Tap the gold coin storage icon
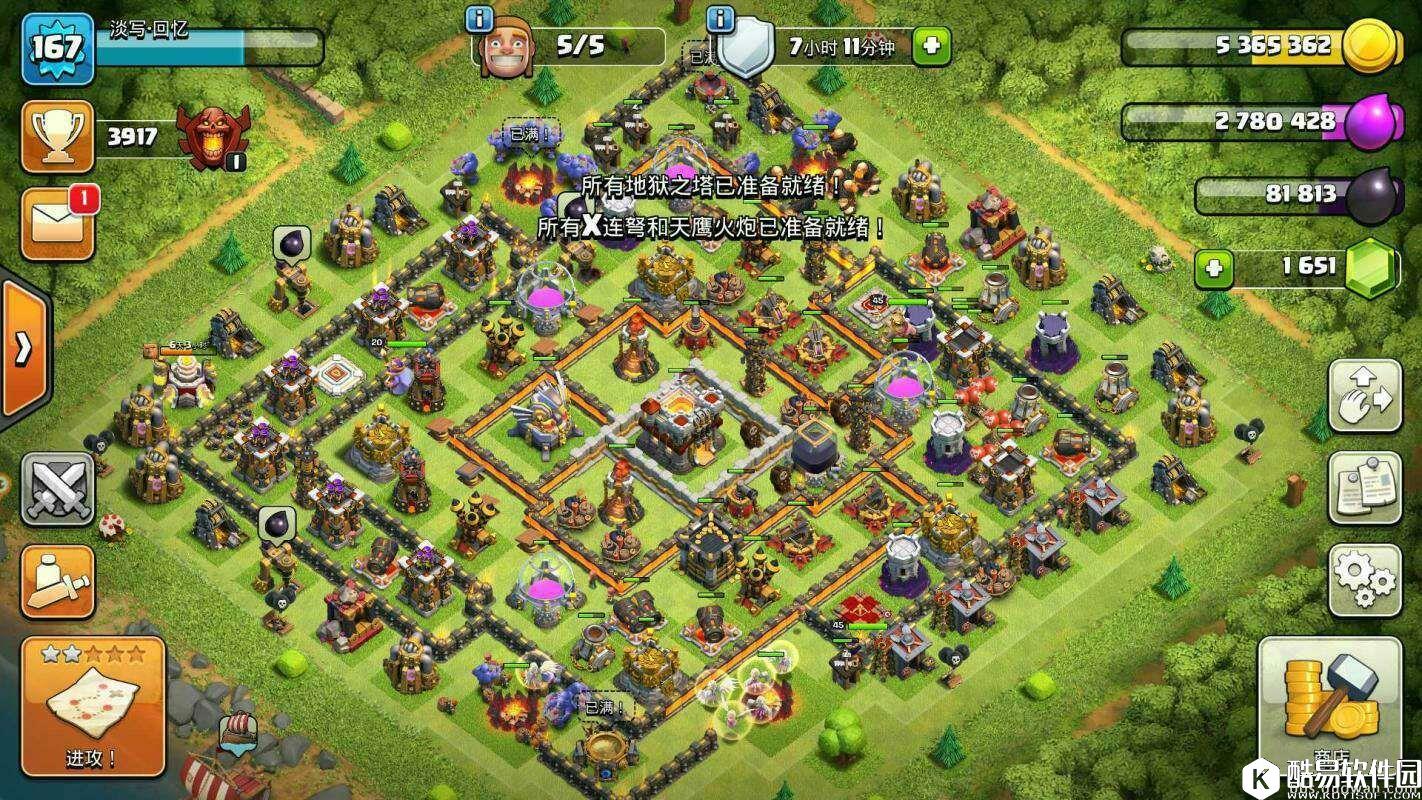Viewport: 1422px width, 800px height. pos(1370,45)
